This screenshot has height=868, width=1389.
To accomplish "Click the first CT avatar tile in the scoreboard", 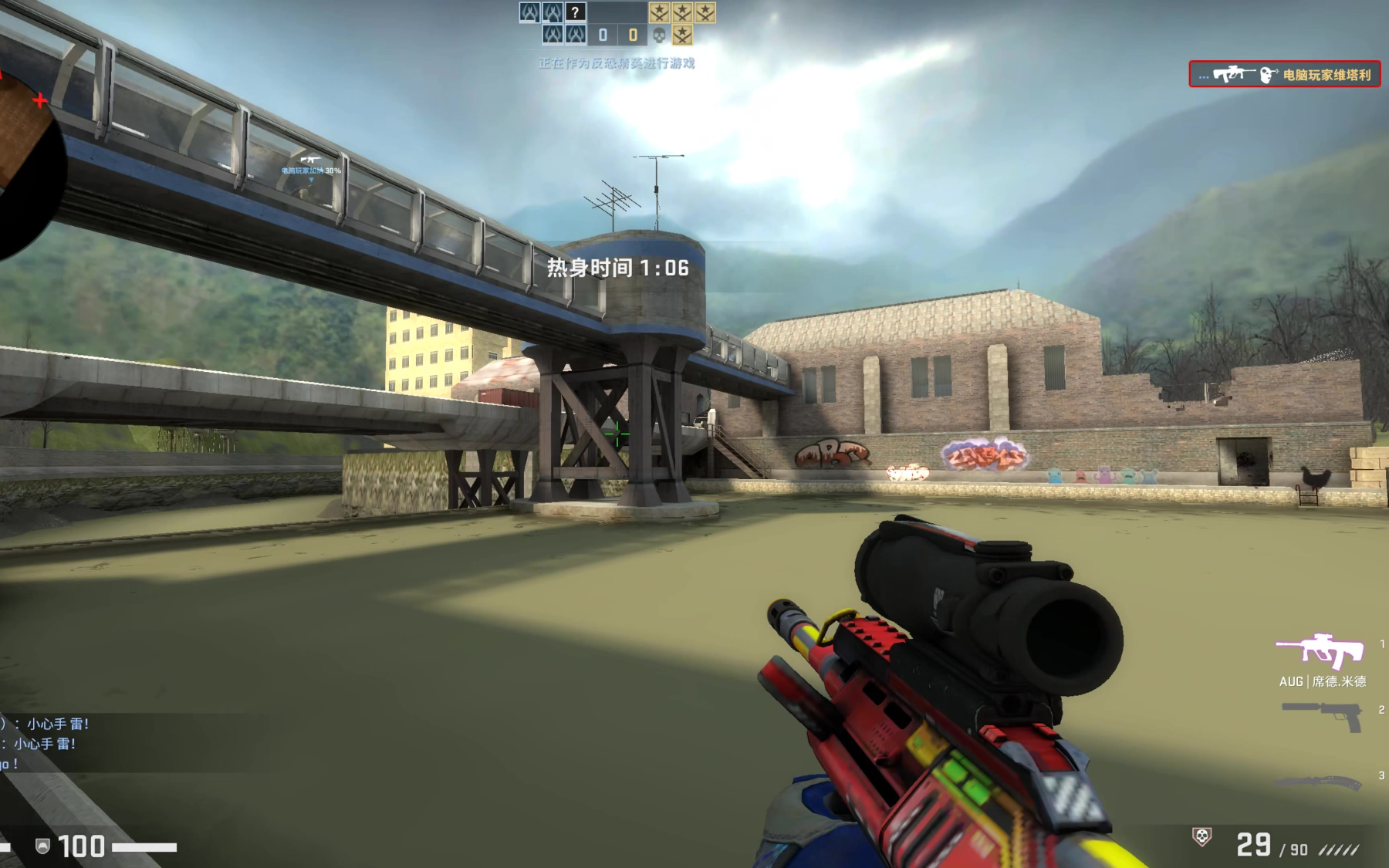I will (x=529, y=12).
